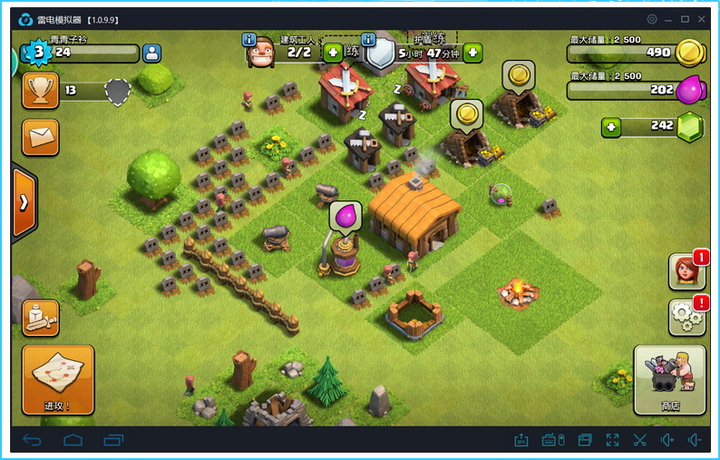720x460 pixels.
Task: Click the level 3 experience badge
Action: tap(39, 52)
